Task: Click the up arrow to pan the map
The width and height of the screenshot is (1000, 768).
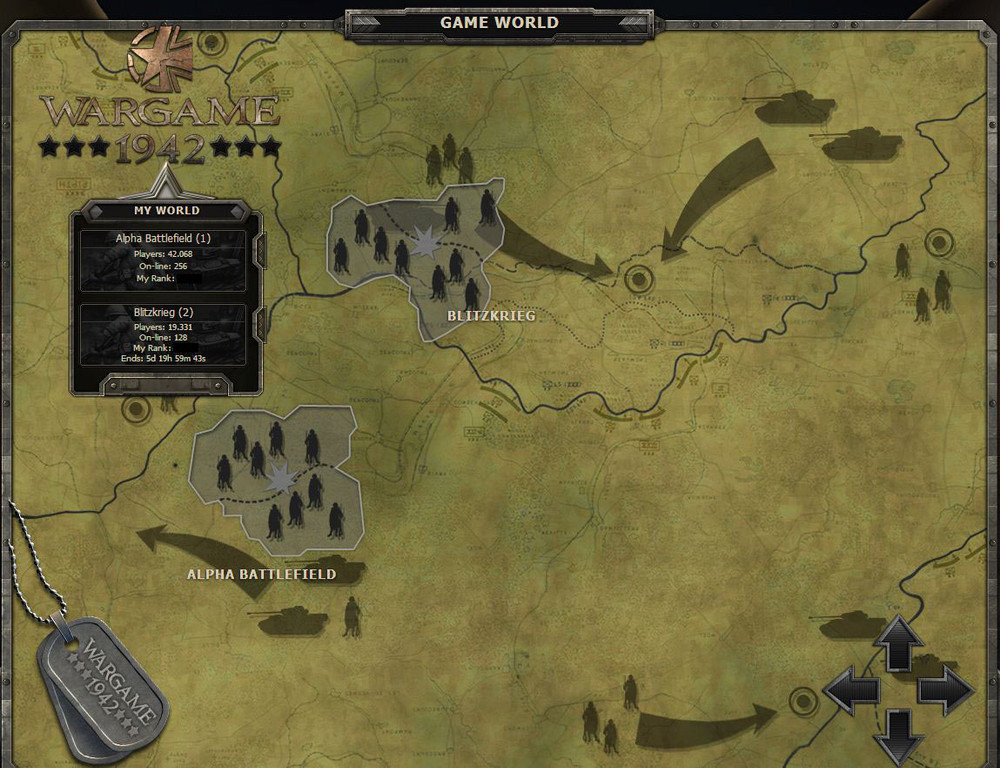Action: coord(898,642)
